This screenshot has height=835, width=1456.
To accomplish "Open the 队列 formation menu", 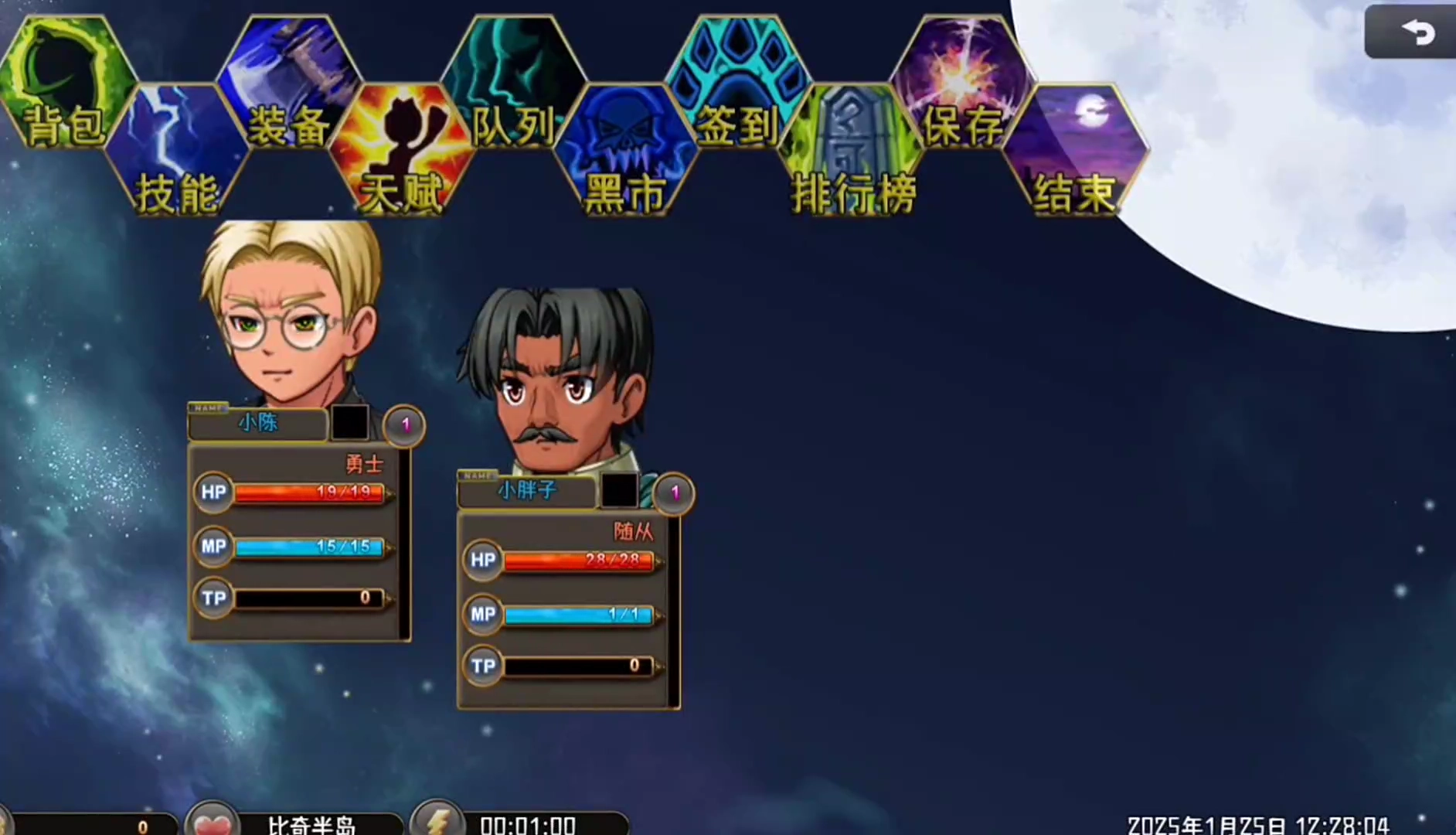I will [x=513, y=85].
